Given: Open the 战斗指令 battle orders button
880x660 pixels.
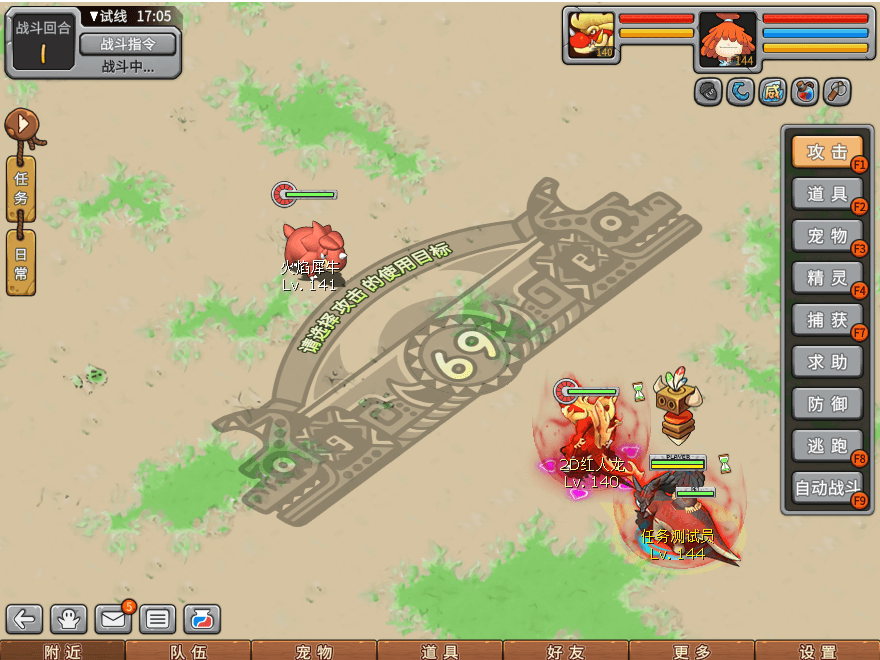Looking at the screenshot, I should coord(127,44).
